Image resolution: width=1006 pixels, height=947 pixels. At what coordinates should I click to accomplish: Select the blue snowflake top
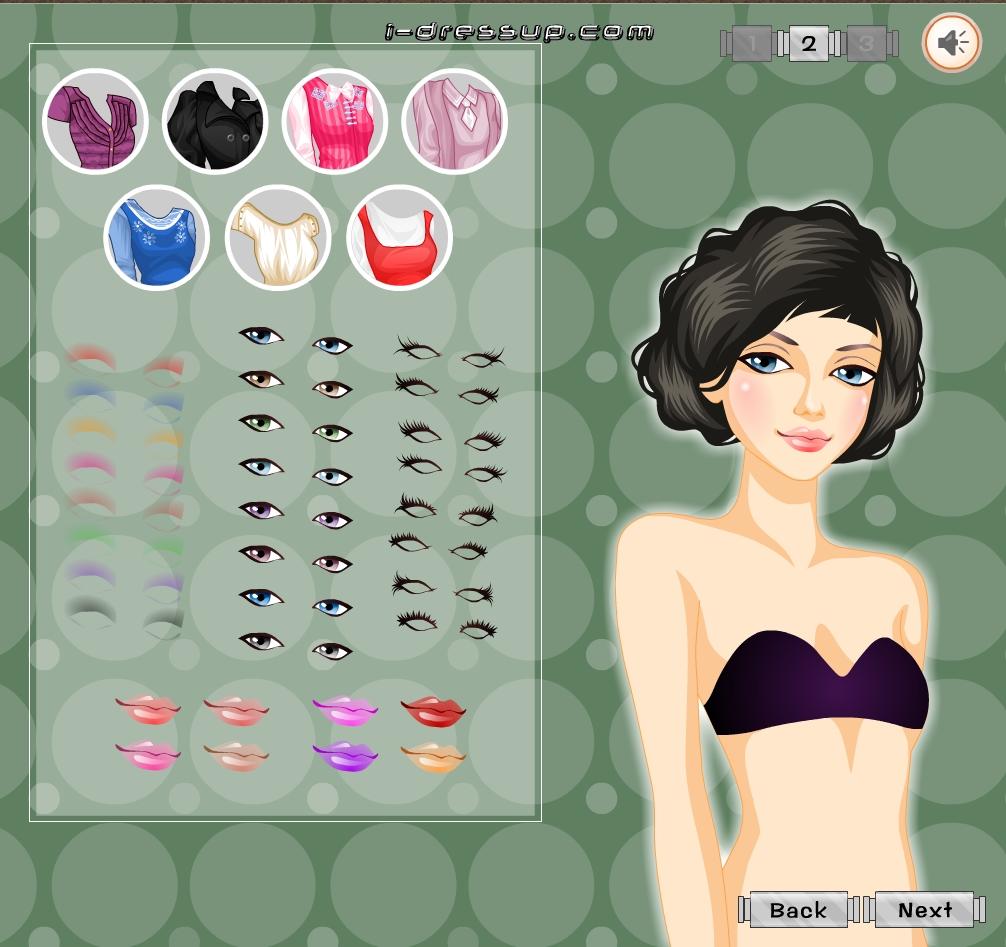pos(157,238)
